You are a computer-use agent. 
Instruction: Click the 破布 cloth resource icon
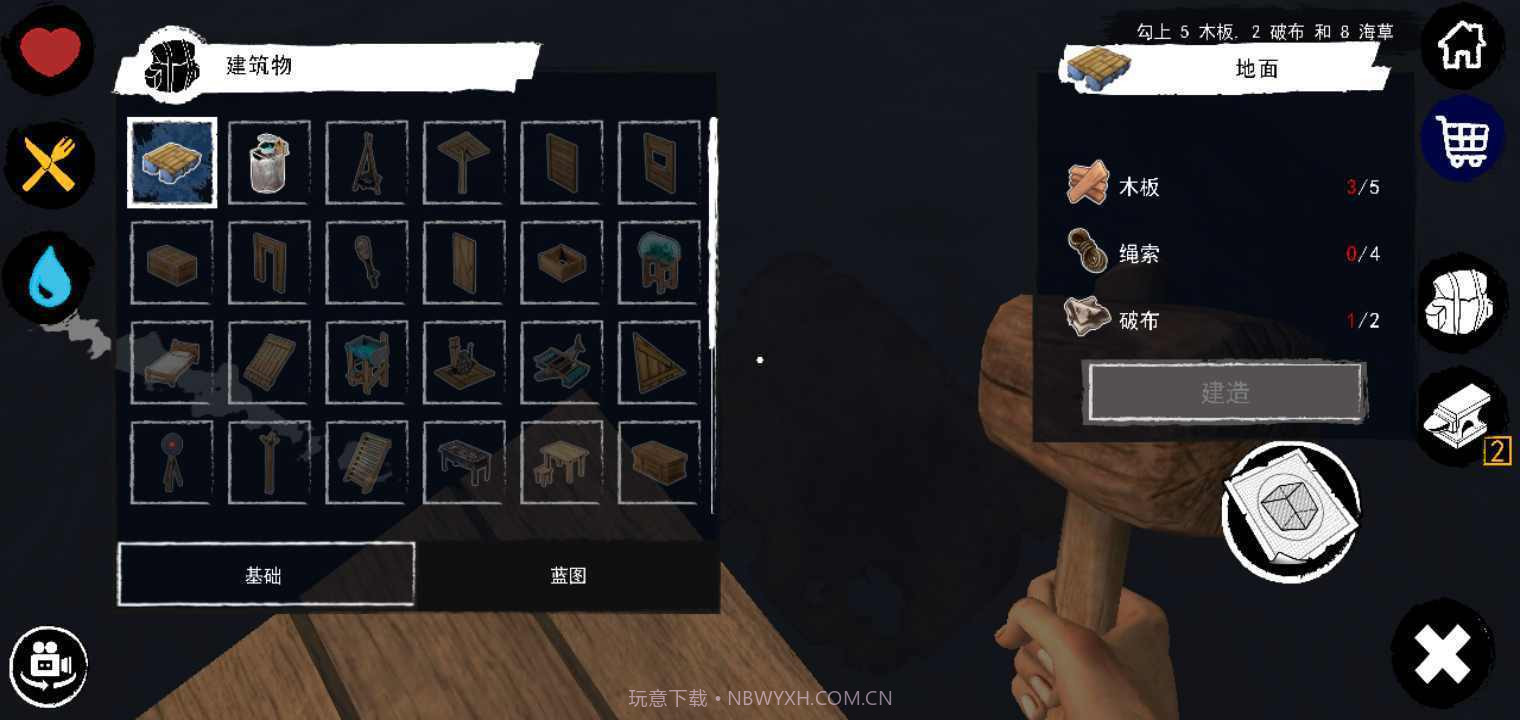(x=1088, y=319)
